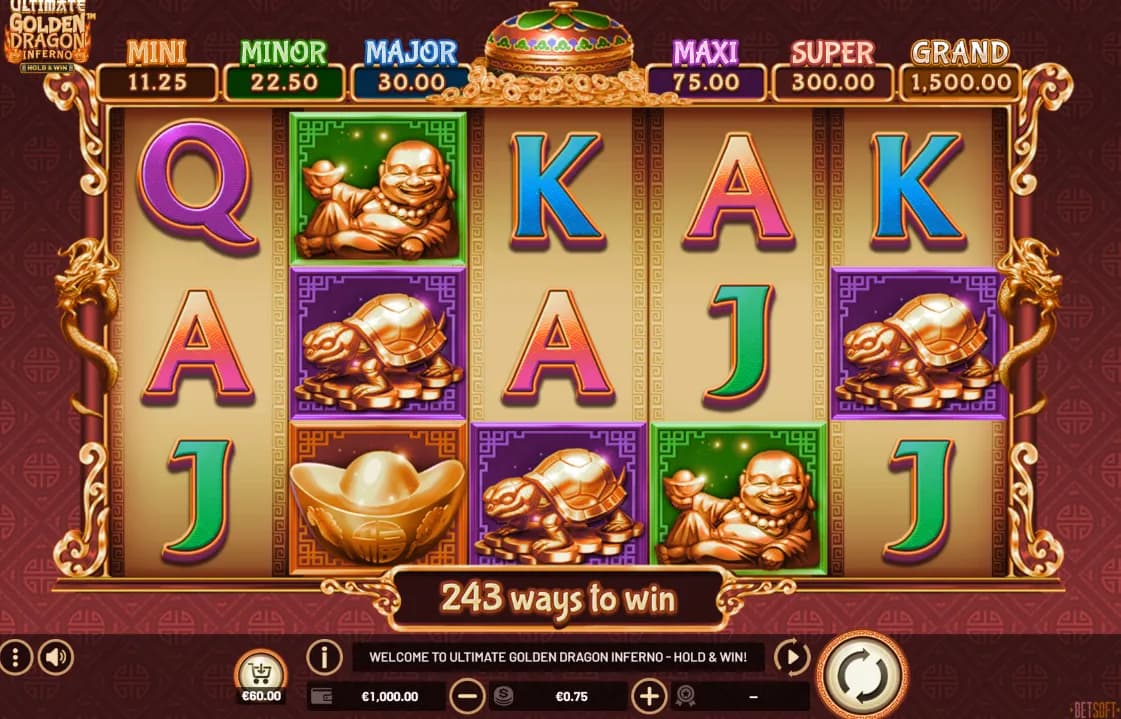Increase the bet with the plus button
This screenshot has width=1121, height=719.
649,696
